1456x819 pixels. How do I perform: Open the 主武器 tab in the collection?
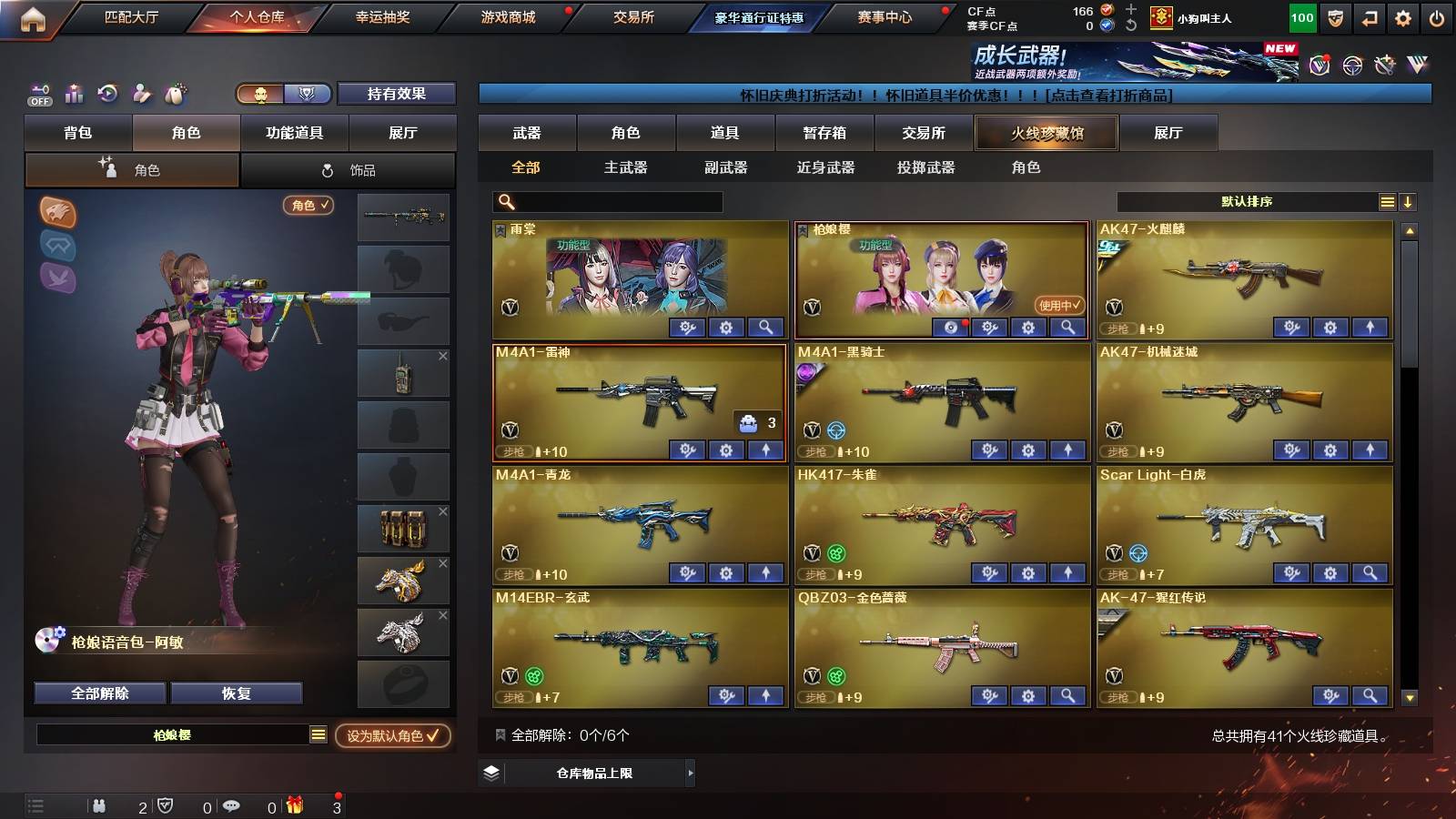(625, 167)
